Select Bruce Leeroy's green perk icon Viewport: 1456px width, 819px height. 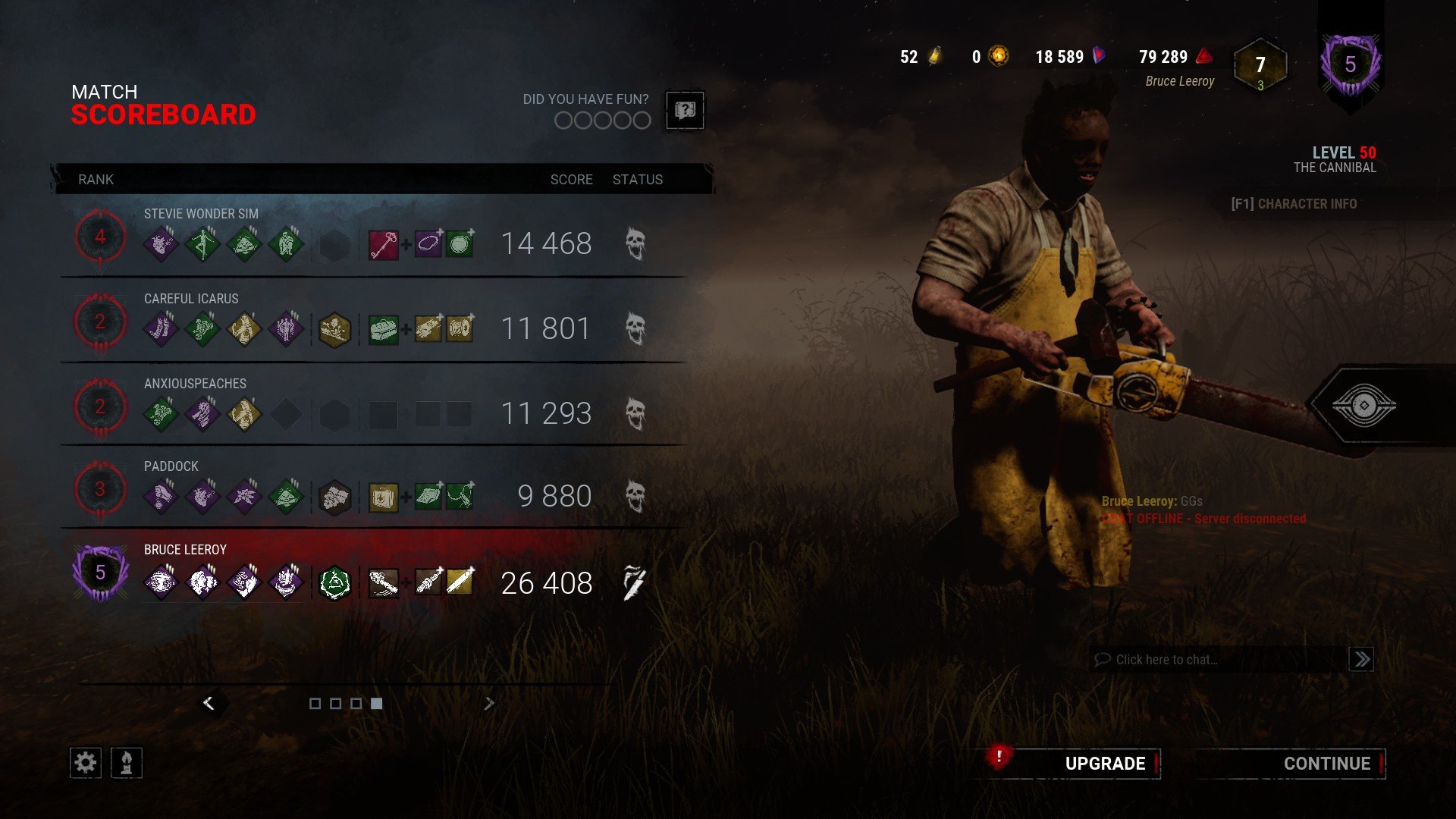click(x=334, y=584)
